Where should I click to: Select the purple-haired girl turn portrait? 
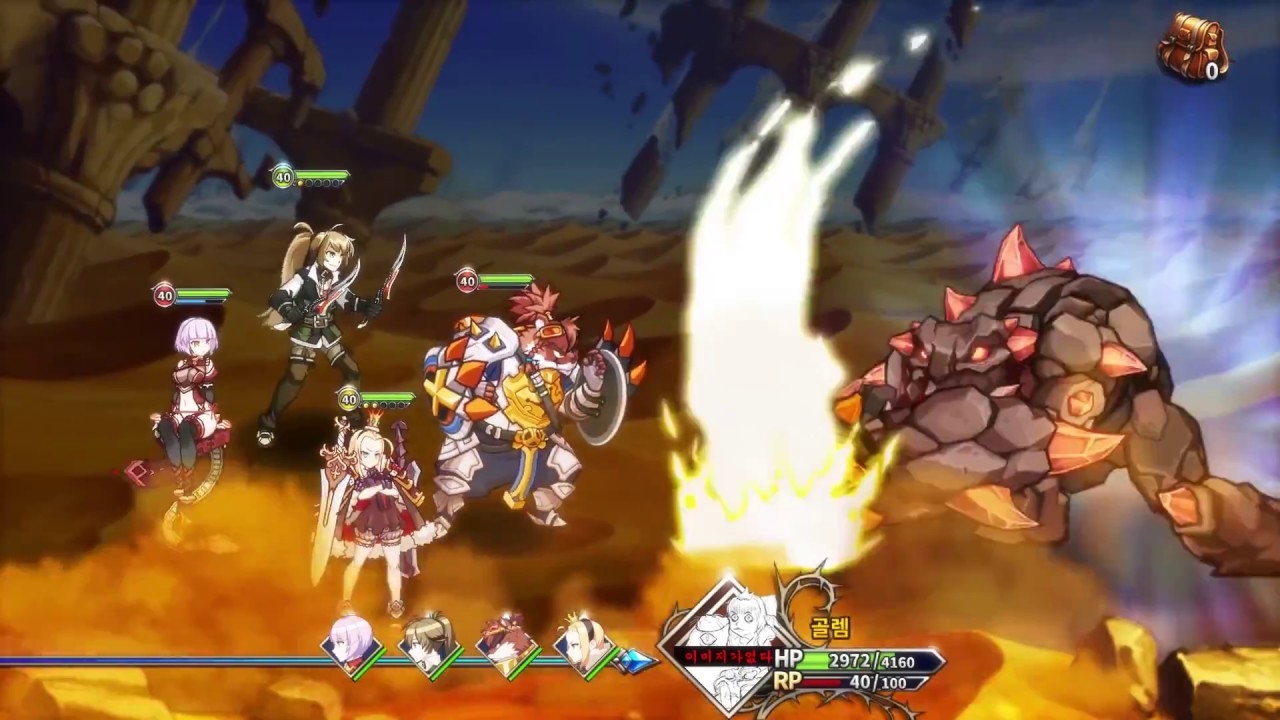352,641
